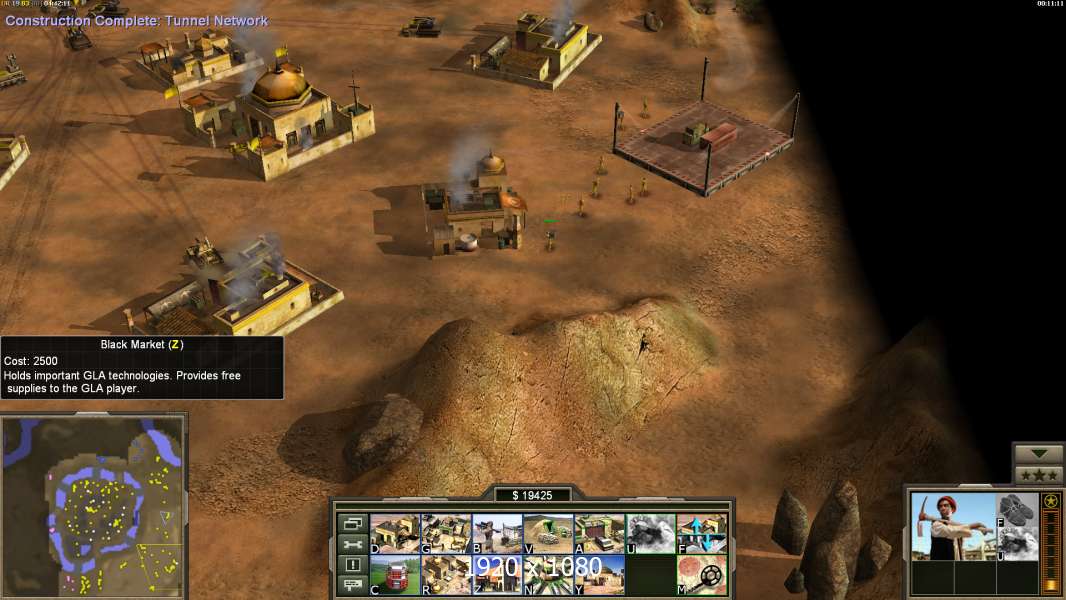Click the exclamation mark beacon button
The image size is (1066, 600).
(352, 565)
